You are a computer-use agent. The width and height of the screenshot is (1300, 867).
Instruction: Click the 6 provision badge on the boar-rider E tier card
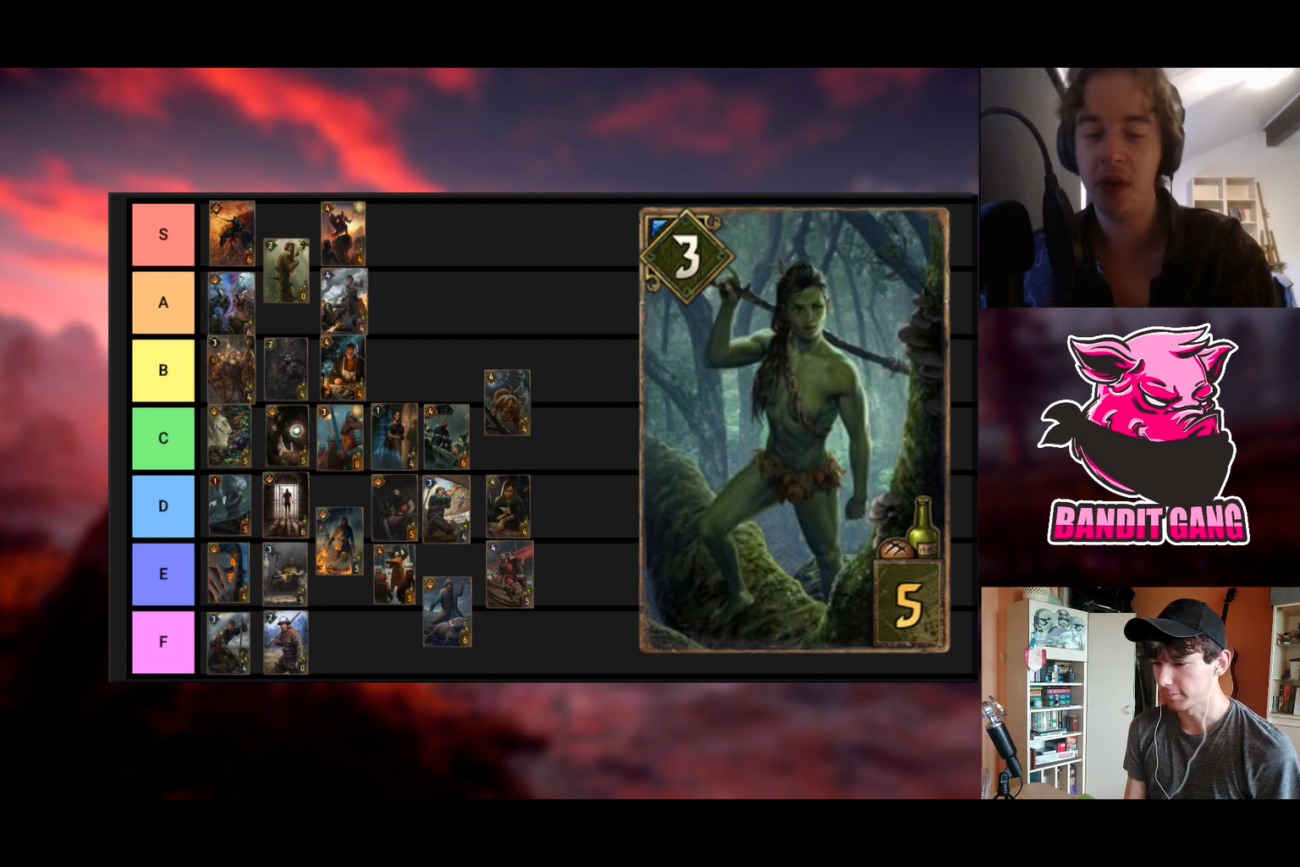463,639
